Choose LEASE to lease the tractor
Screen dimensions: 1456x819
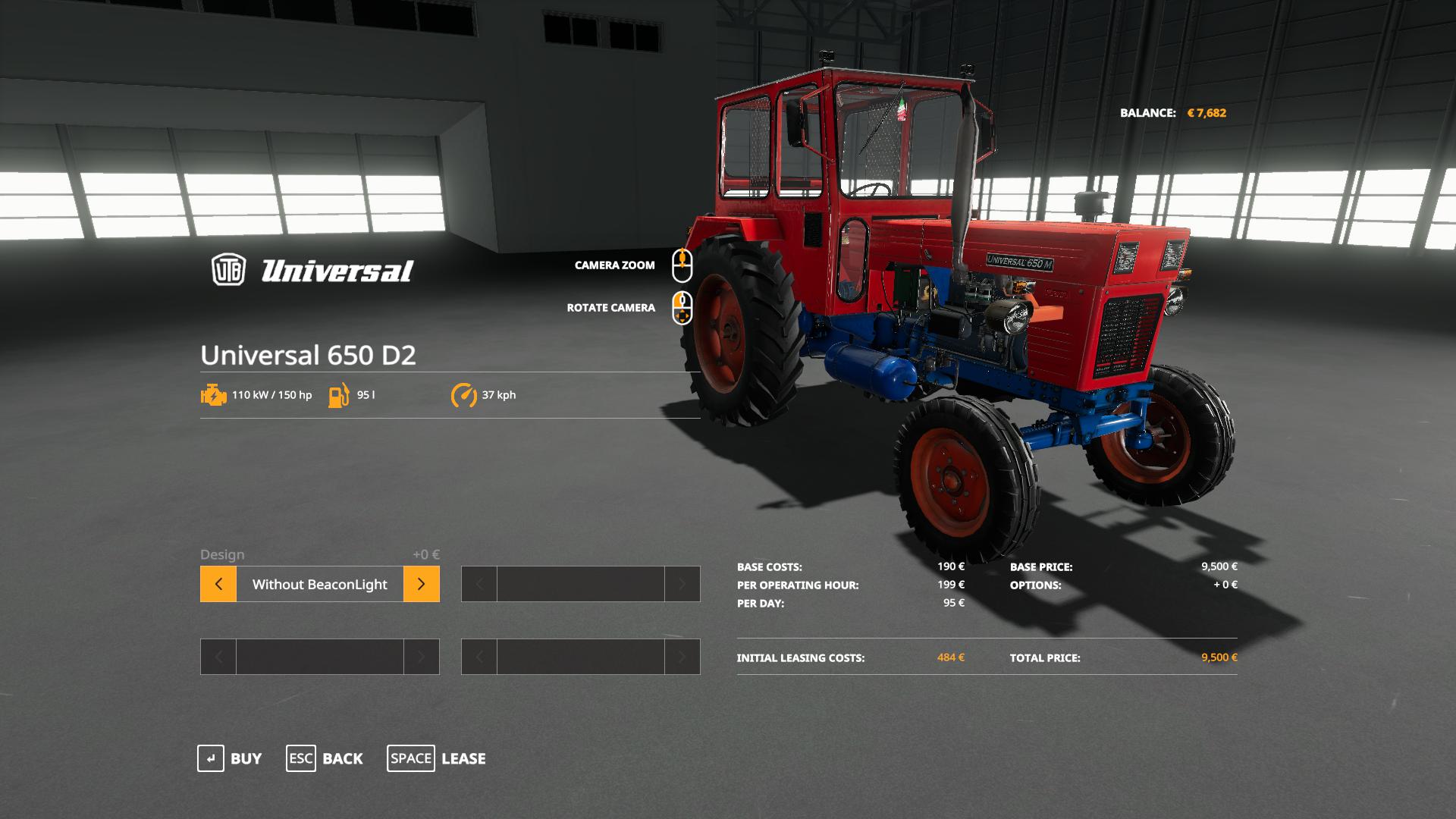click(x=463, y=758)
